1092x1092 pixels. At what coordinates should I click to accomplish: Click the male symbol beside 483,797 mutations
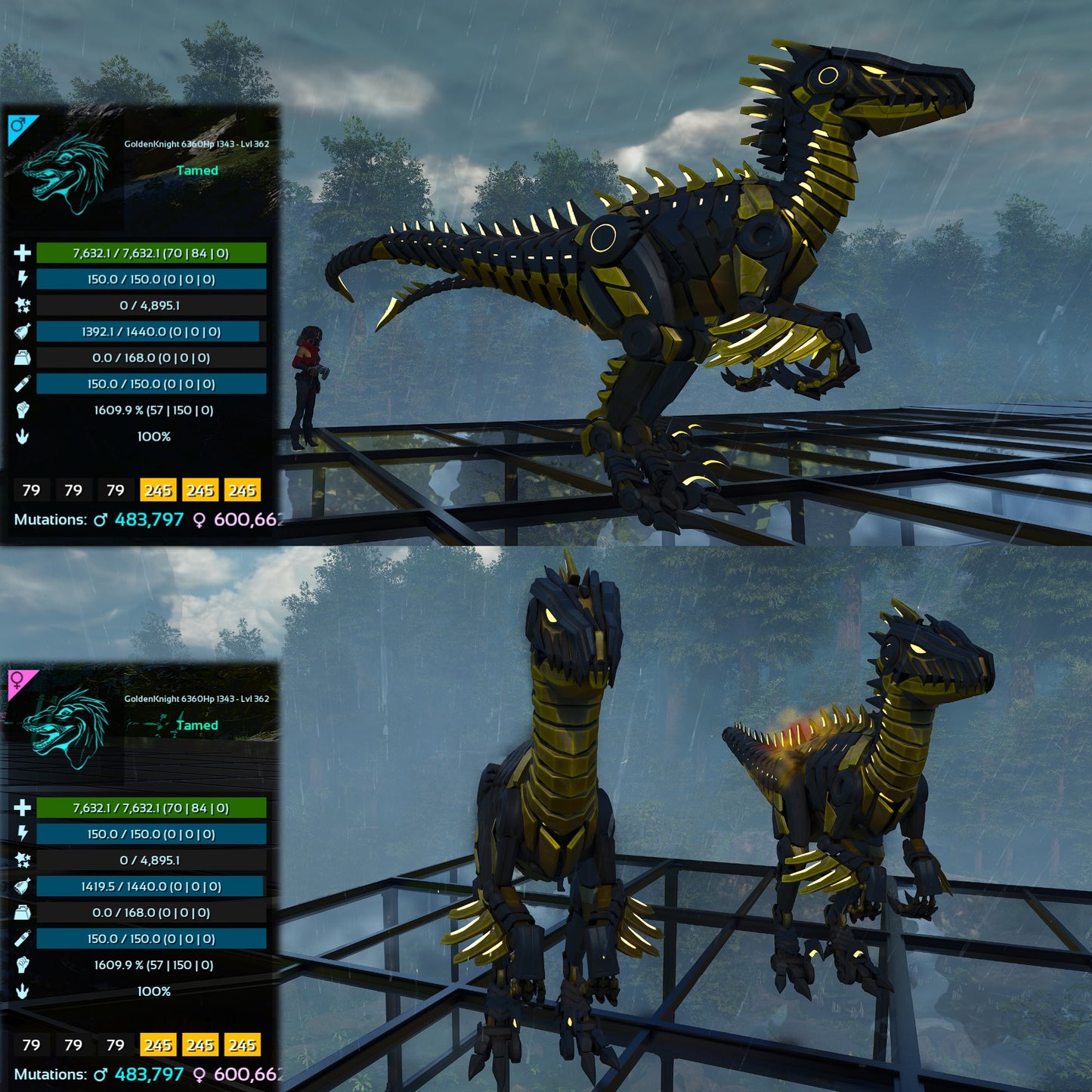(102, 520)
